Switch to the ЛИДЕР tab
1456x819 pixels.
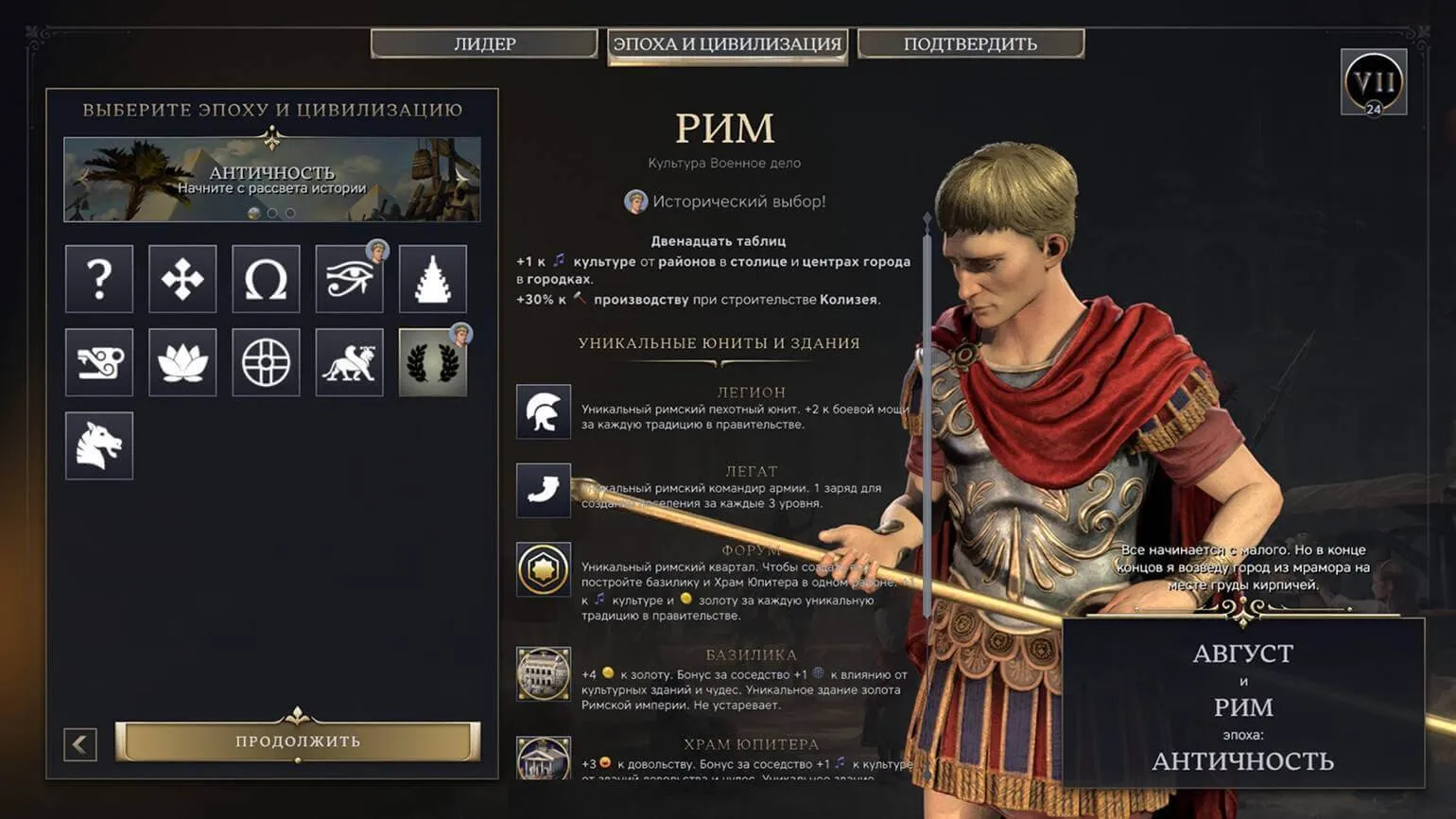484,44
